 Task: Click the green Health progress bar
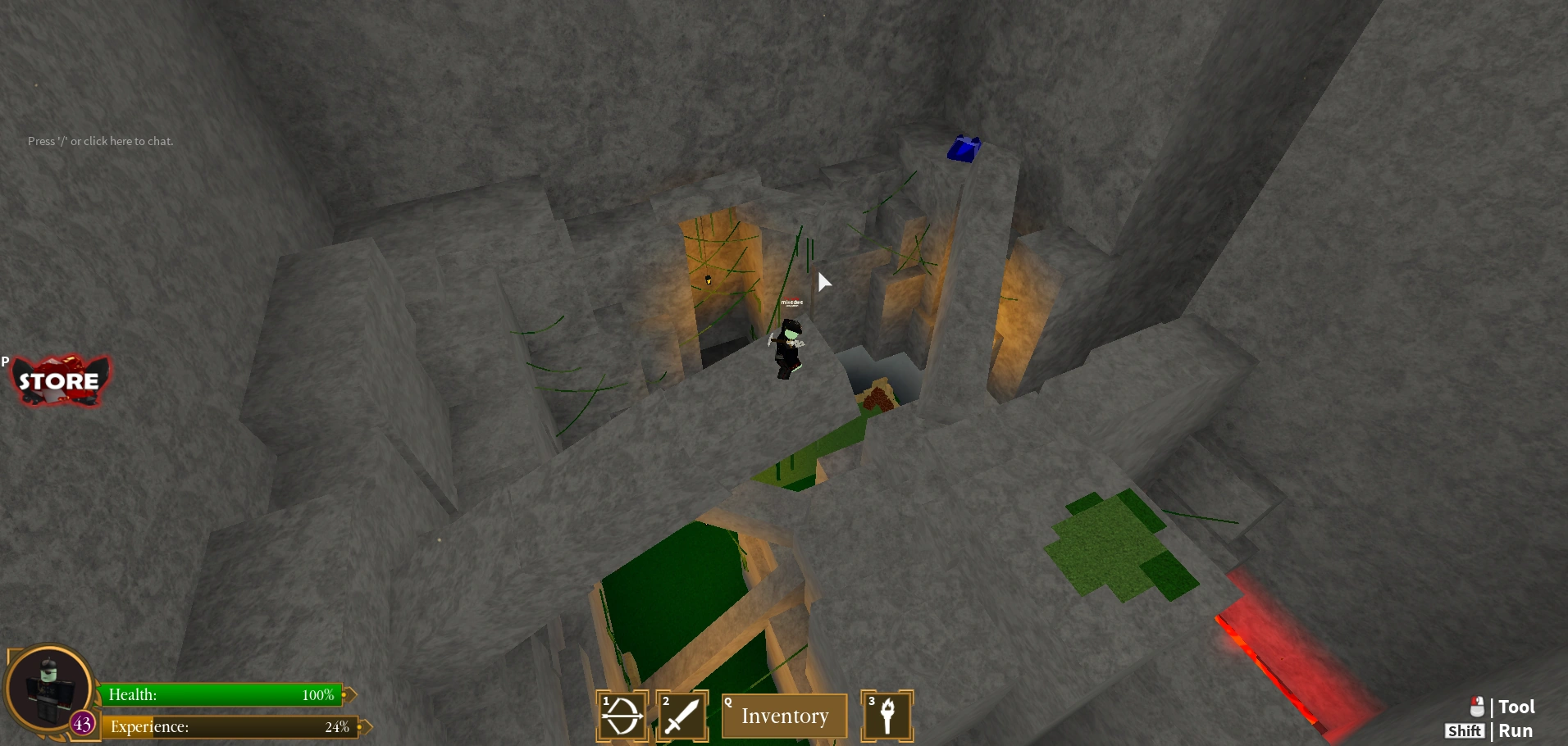coord(221,694)
